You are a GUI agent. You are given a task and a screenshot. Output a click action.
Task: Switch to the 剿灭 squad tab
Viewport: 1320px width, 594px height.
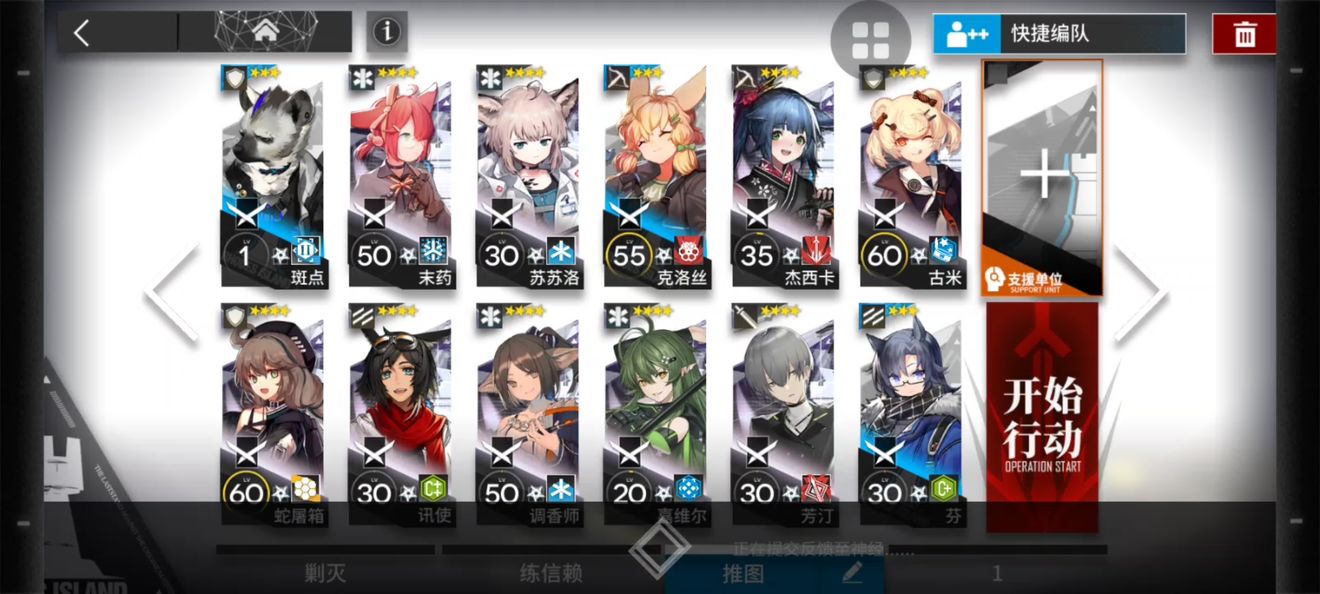point(325,573)
